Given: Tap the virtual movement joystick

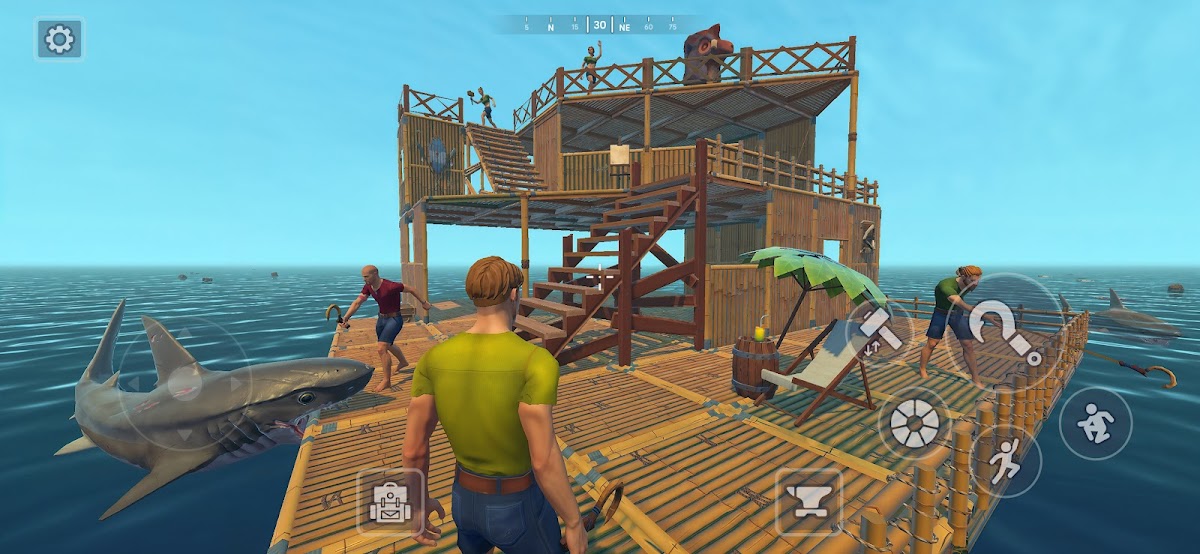Looking at the screenshot, I should (183, 382).
